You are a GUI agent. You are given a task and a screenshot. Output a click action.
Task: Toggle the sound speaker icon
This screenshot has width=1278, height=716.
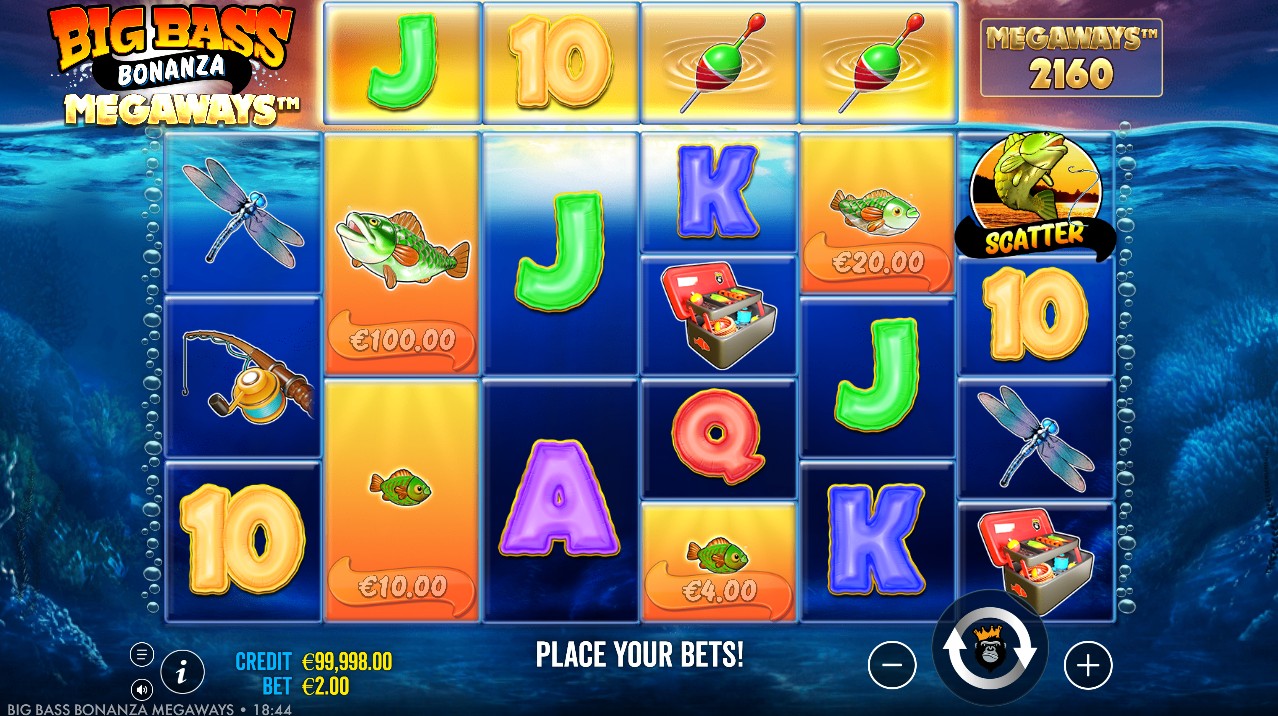point(142,689)
